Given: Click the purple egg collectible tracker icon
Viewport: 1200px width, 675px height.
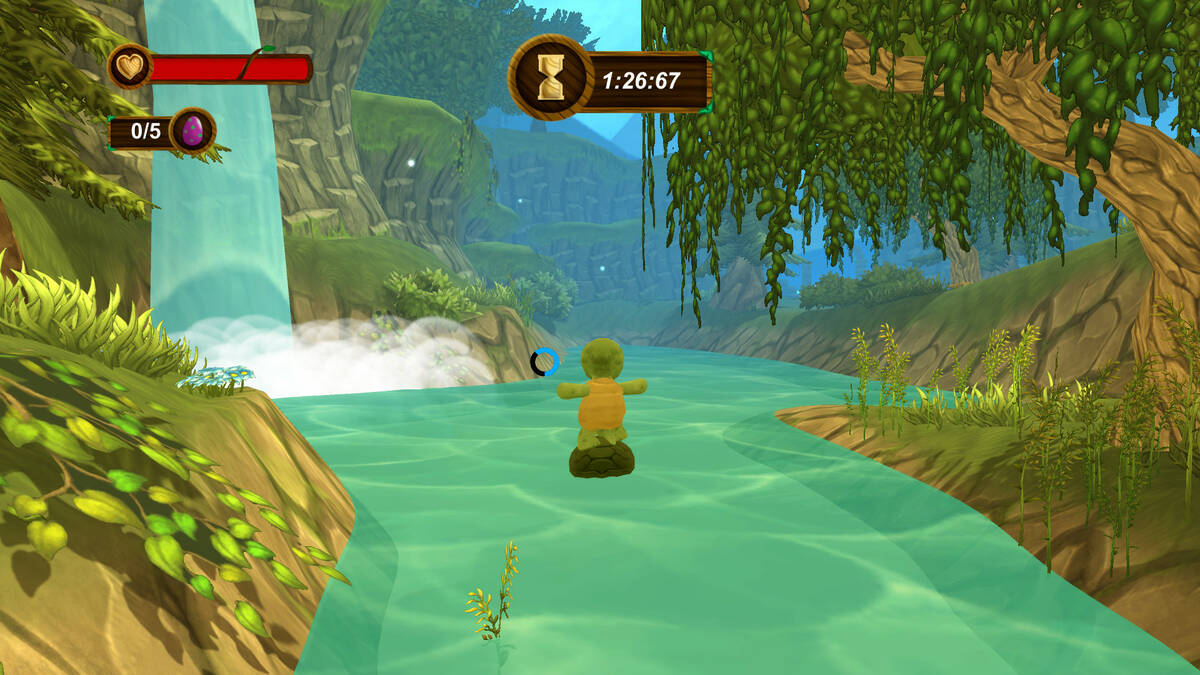Looking at the screenshot, I should pyautogui.click(x=191, y=131).
